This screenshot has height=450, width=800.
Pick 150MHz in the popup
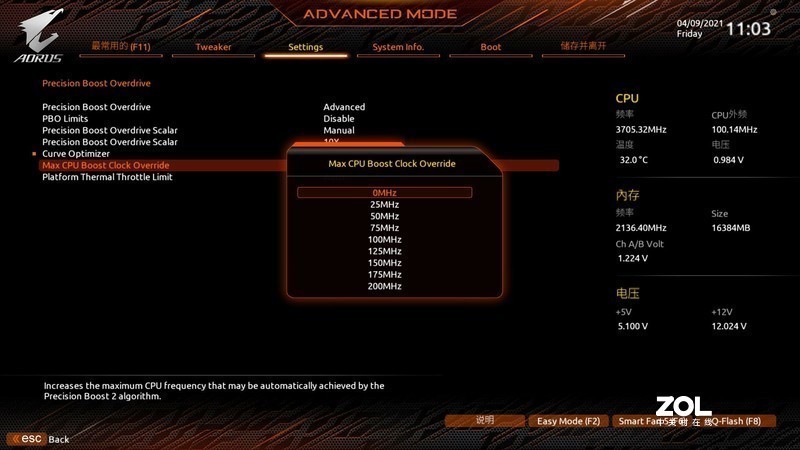pyautogui.click(x=385, y=263)
